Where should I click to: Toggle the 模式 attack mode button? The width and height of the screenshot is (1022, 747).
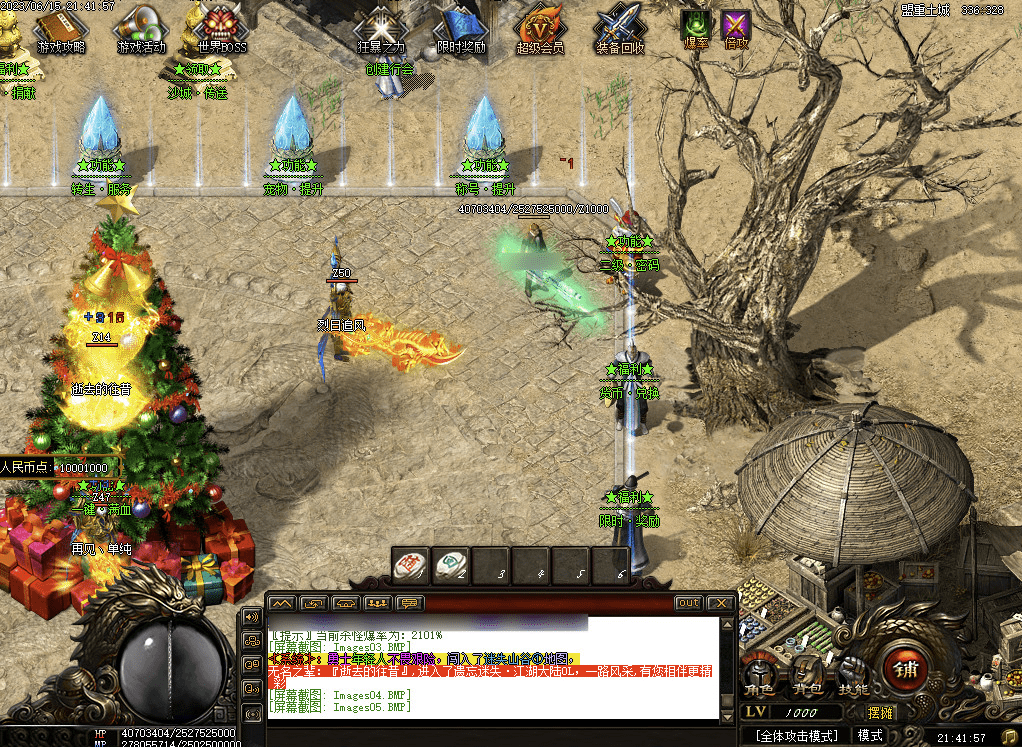[x=870, y=735]
